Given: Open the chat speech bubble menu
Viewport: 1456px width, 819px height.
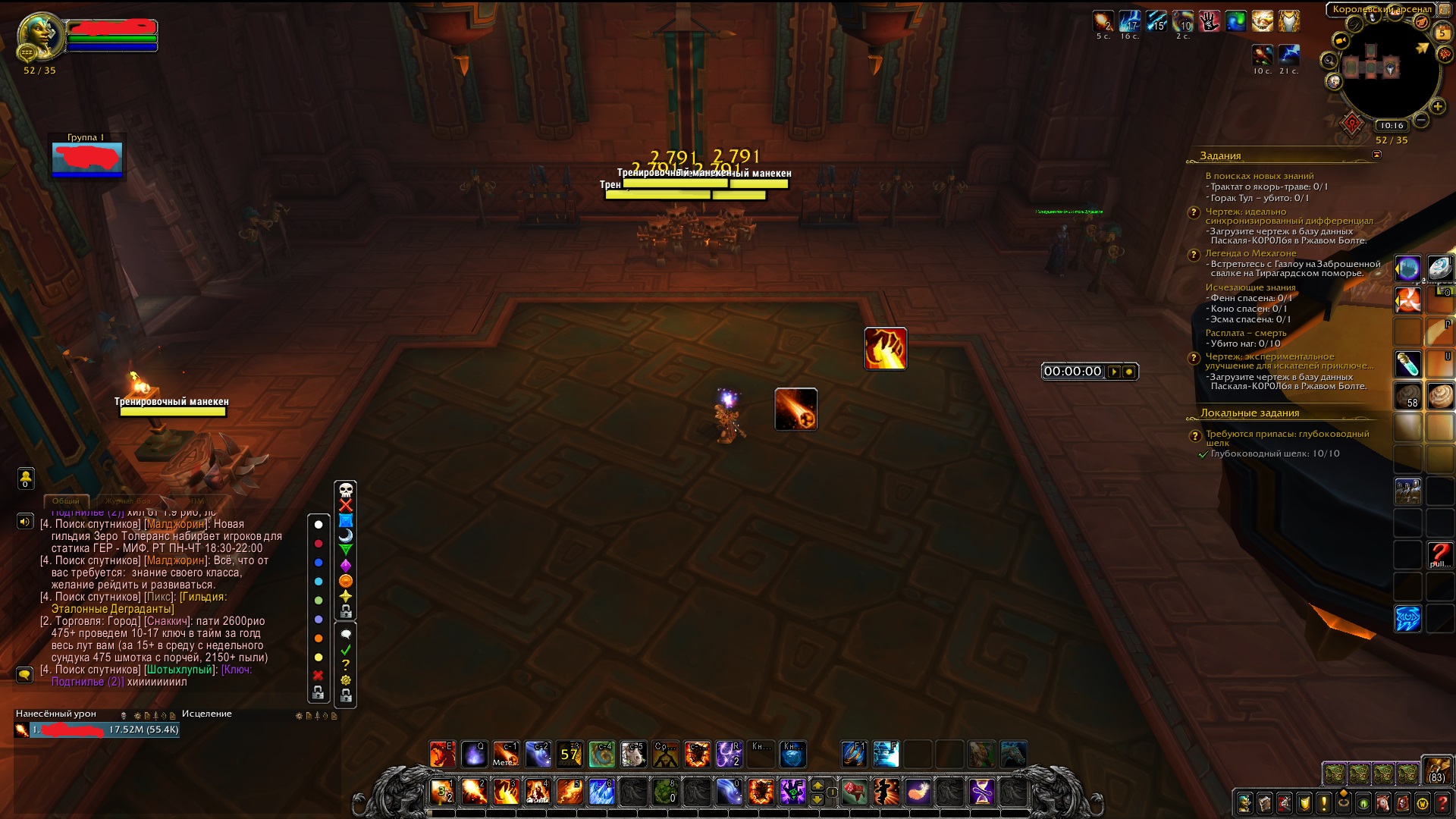Looking at the screenshot, I should pos(24,675).
